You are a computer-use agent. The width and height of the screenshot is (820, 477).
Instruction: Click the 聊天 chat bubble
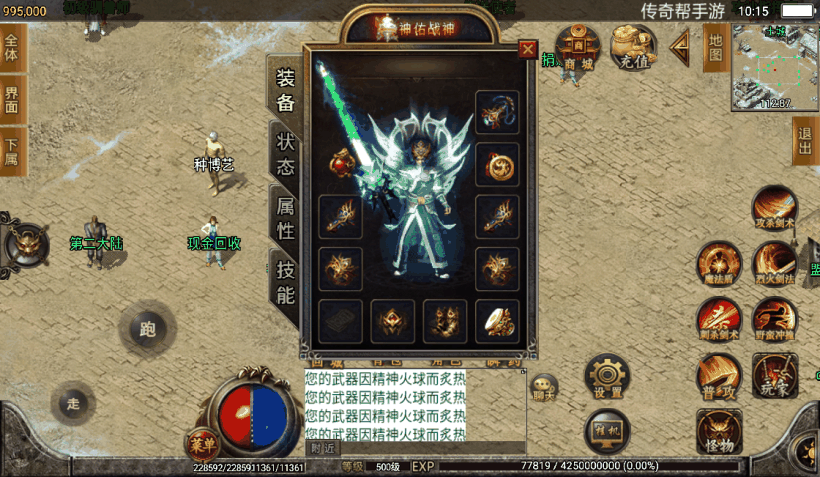(x=544, y=387)
